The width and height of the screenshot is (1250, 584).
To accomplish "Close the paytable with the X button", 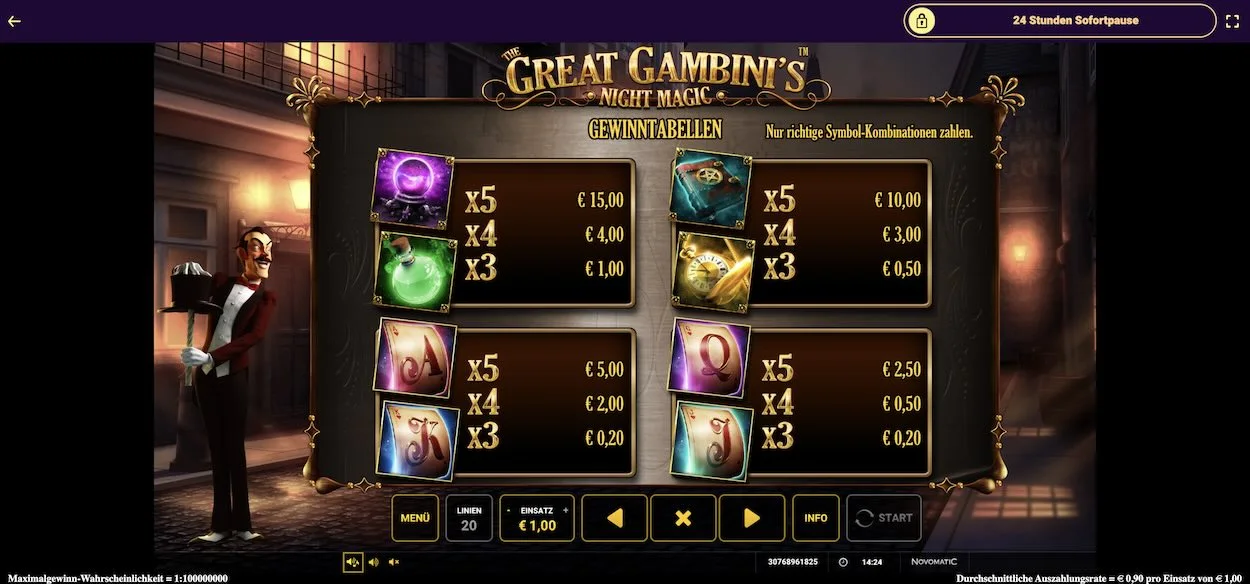I will point(683,518).
